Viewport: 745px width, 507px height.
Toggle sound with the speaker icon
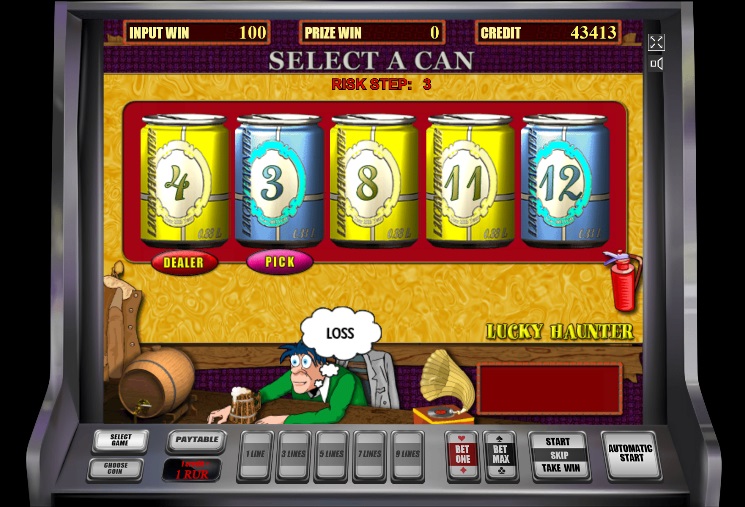click(657, 64)
